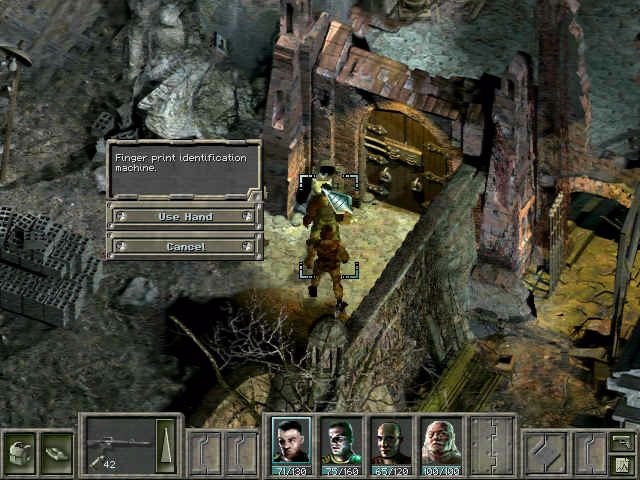Click the green item icon beside backpack
The image size is (640, 480).
point(57,451)
